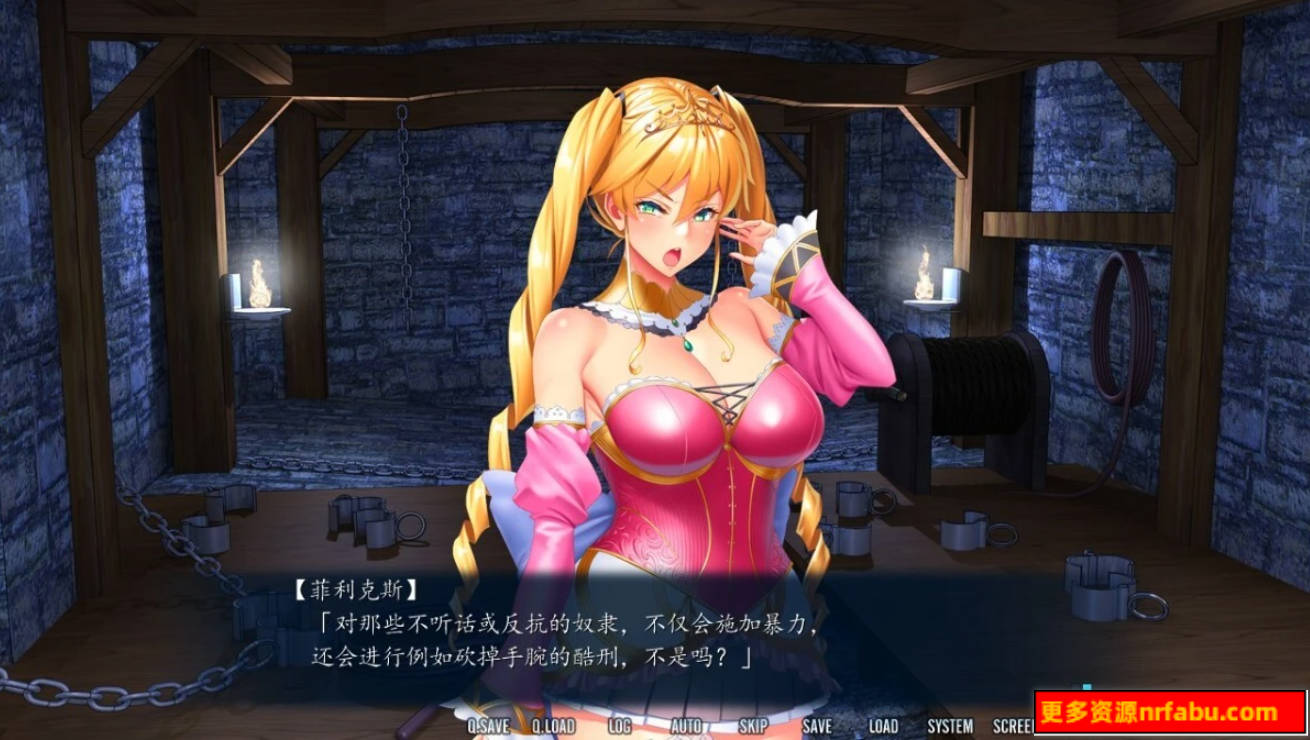The height and width of the screenshot is (740, 1310).
Task: Click SAVE on the control bar
Action: click(x=817, y=726)
